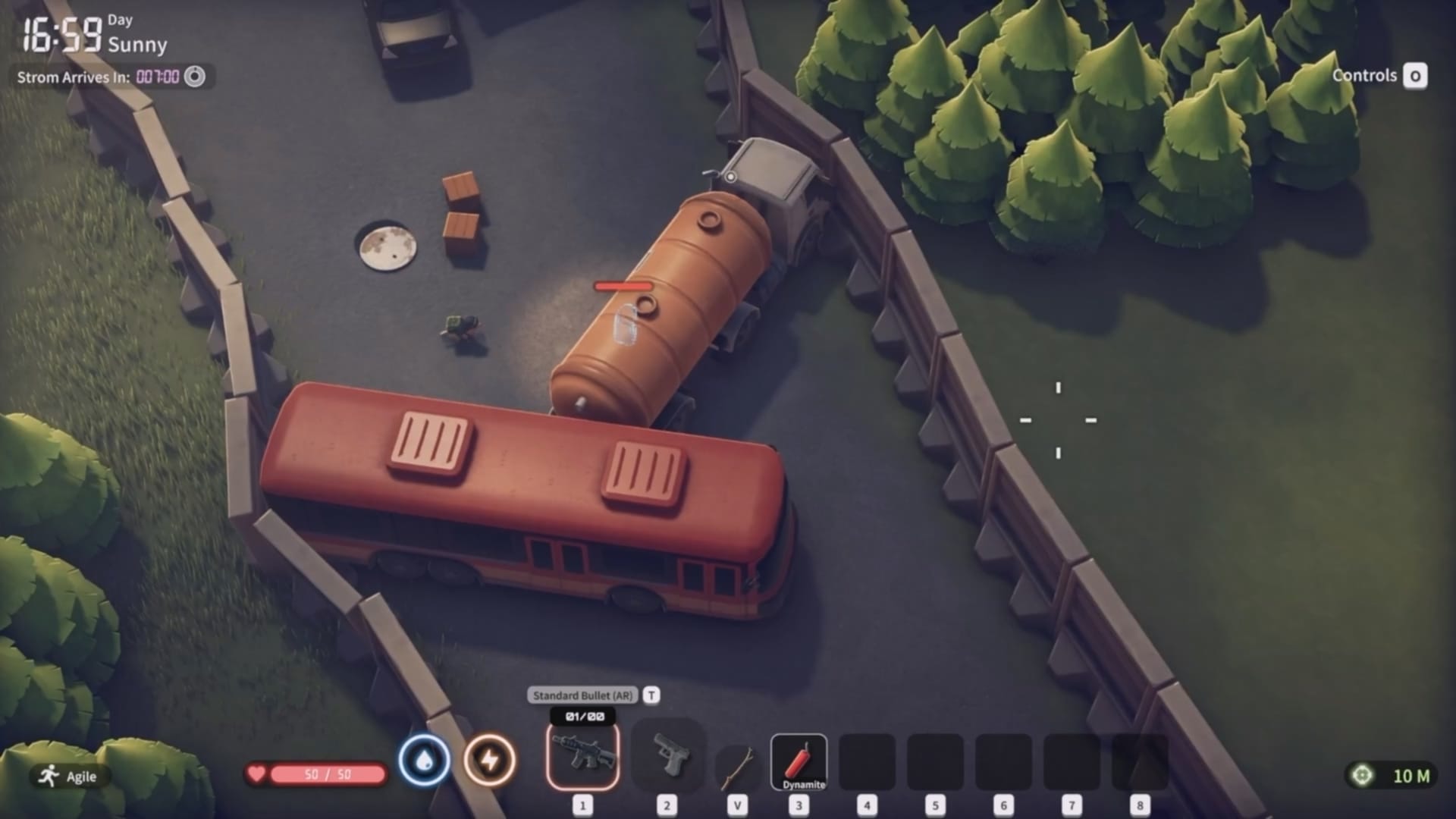Click the Standard Bullet (AR) ammo label

point(584,694)
